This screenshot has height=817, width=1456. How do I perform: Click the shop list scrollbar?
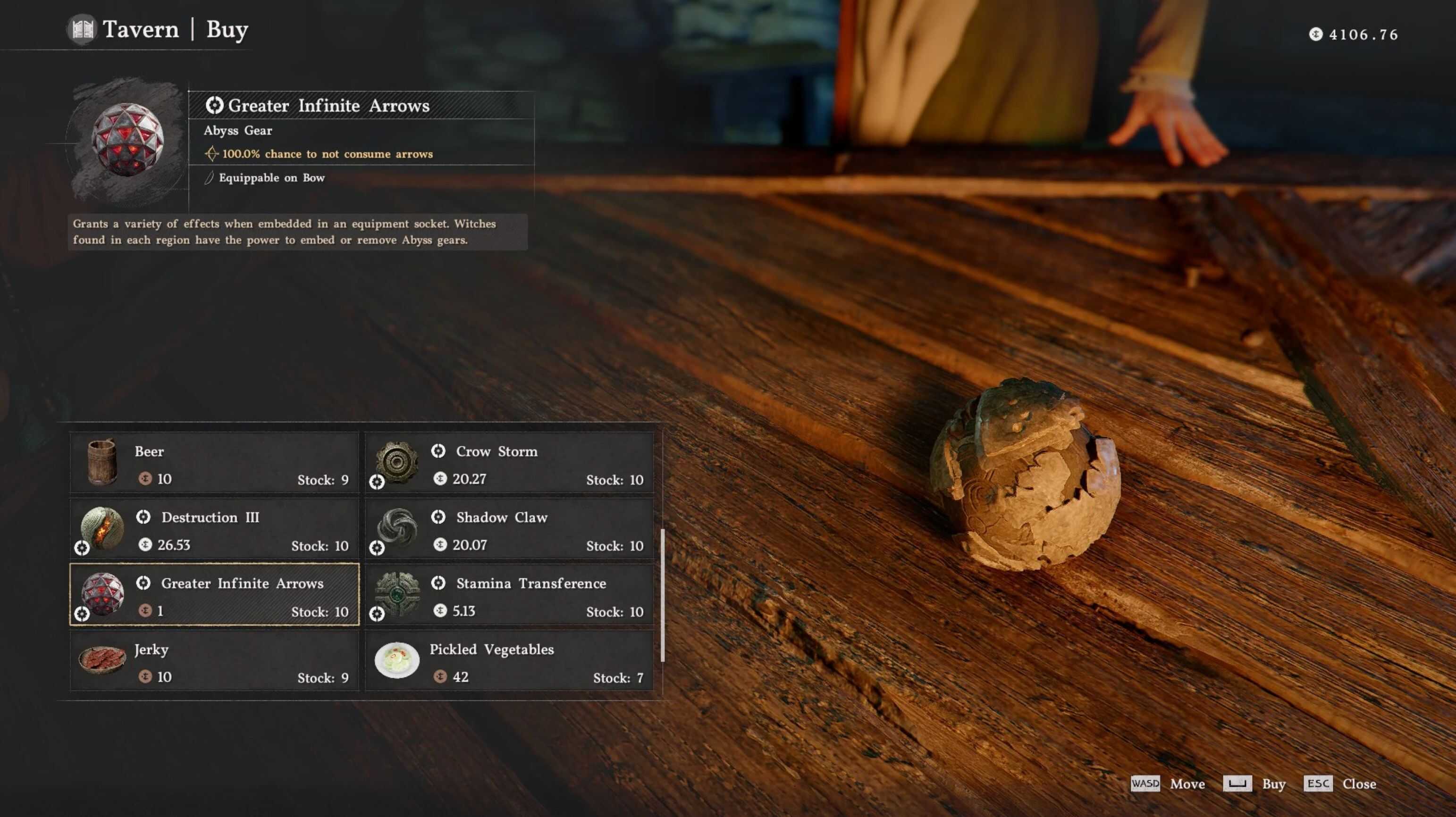(662, 594)
